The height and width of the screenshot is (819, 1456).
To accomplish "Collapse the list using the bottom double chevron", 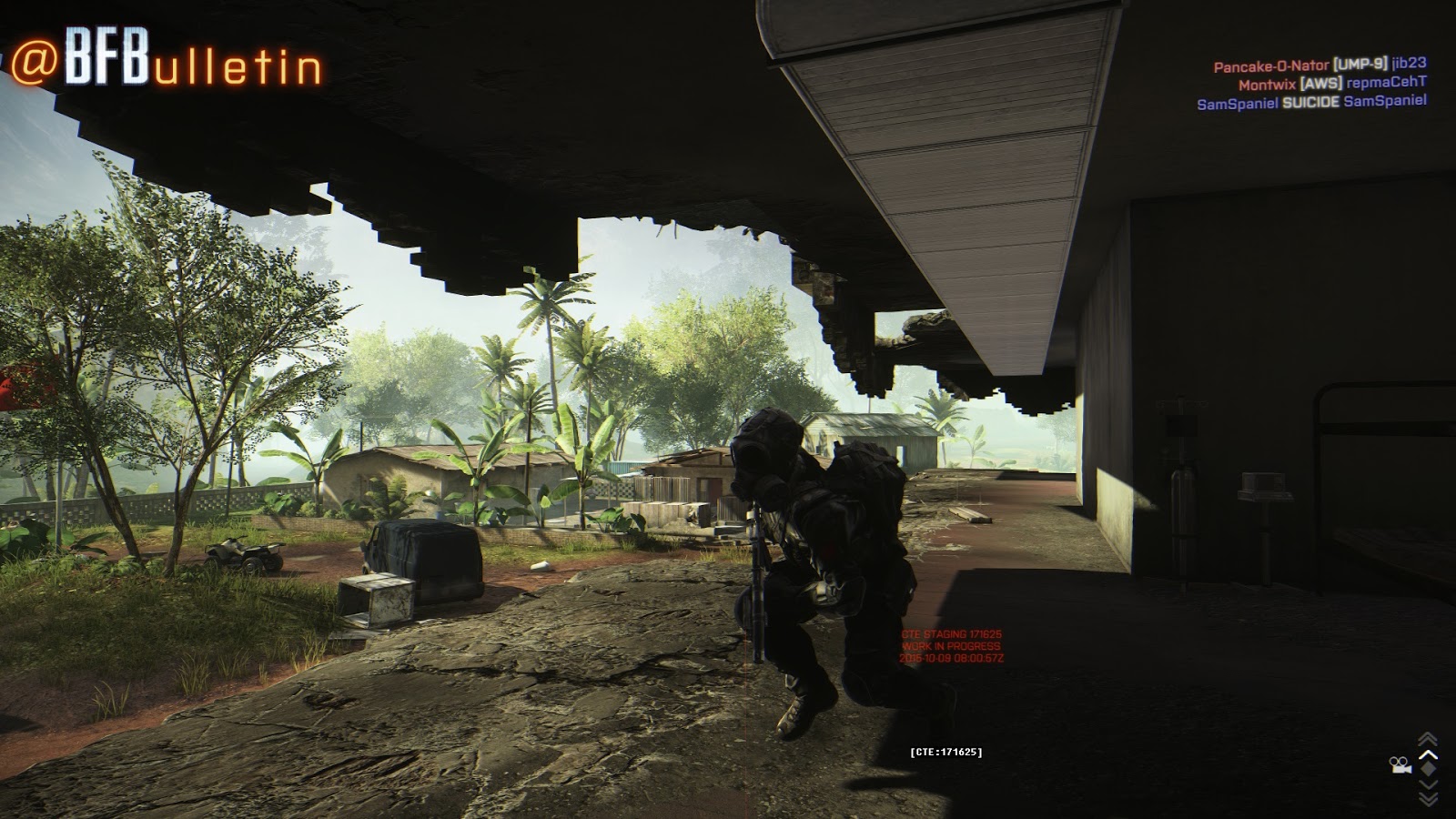I will pos(1429,799).
